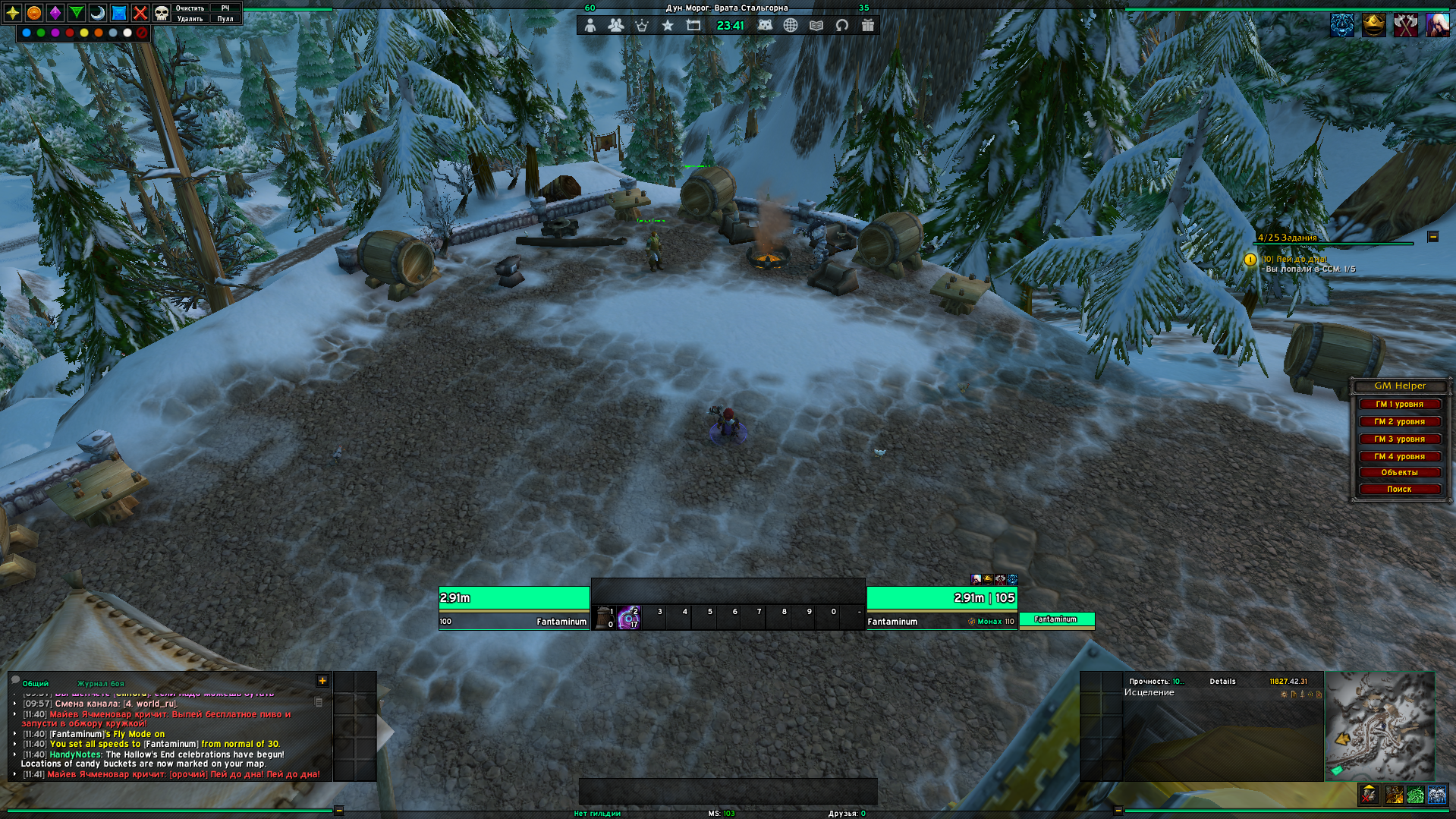
Task: Pick the purple world marker dot
Action: [x=55, y=33]
